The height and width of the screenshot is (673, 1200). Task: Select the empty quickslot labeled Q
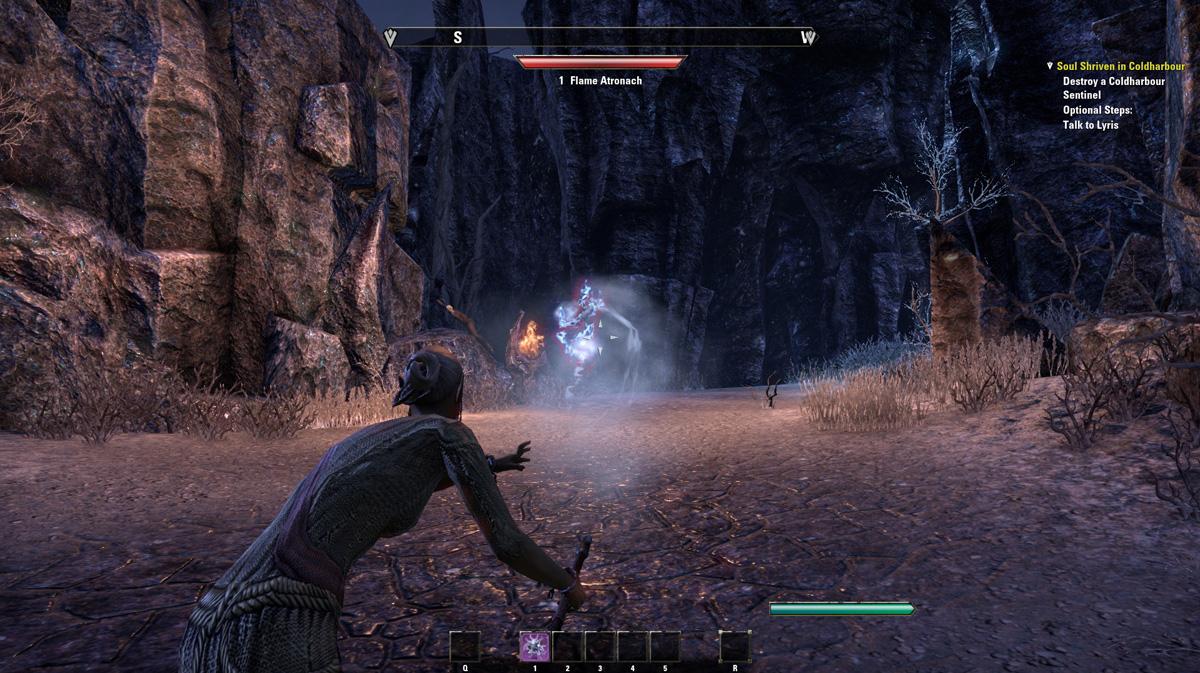(x=465, y=647)
